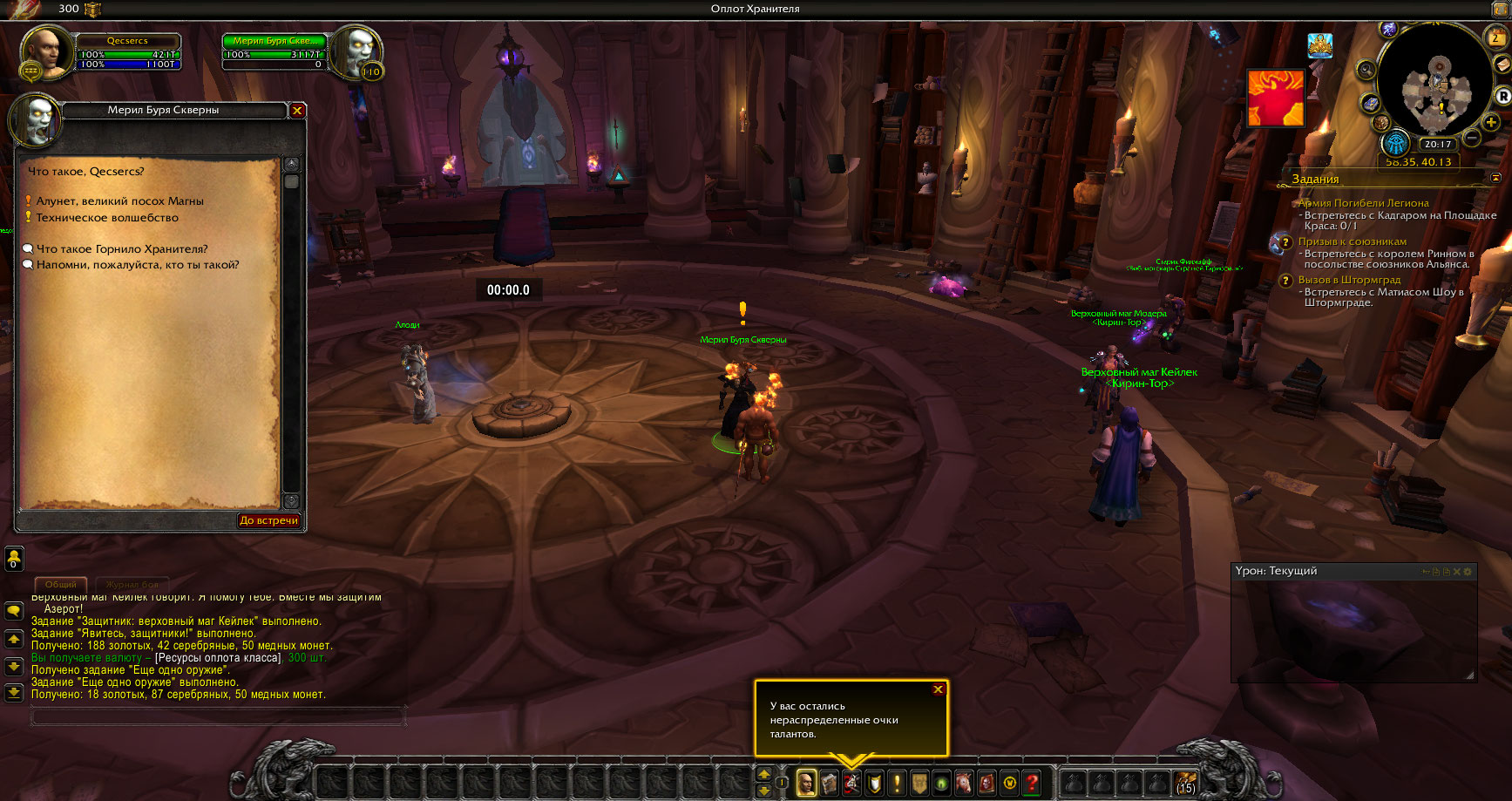
Task: Dismiss the unspent talent points tooltip
Action: click(938, 689)
